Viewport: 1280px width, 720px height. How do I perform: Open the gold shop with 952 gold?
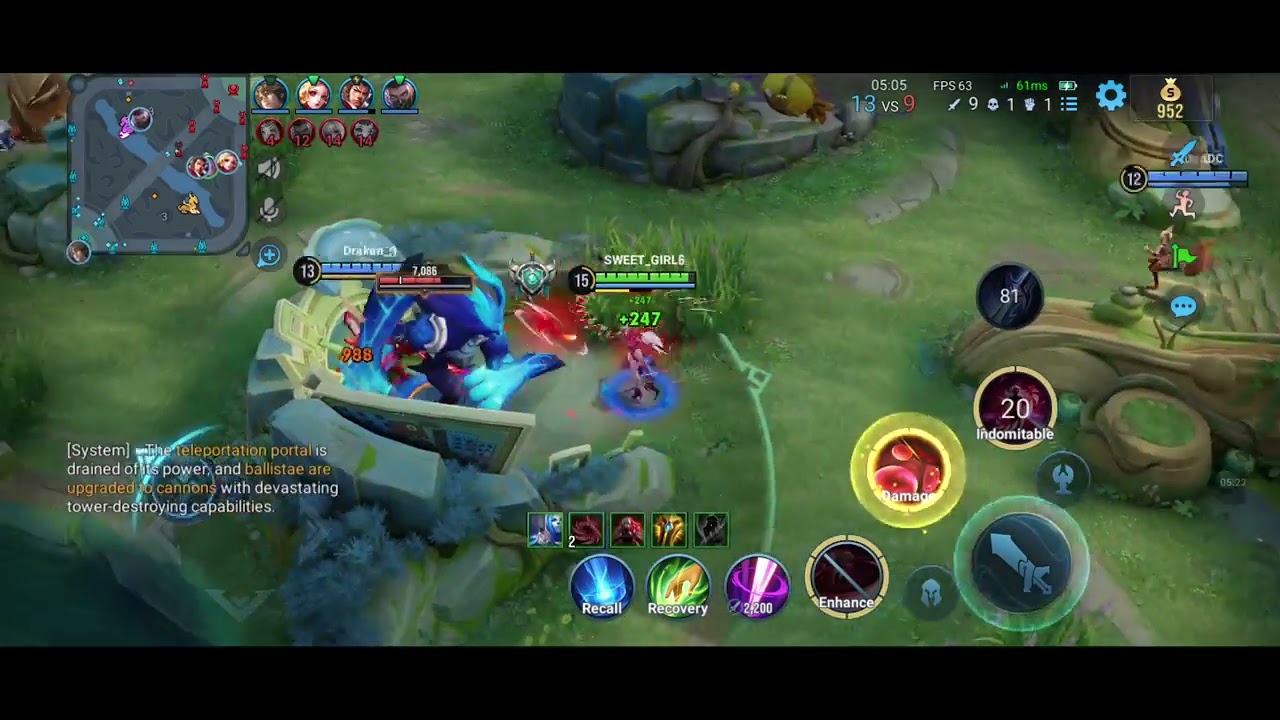pyautogui.click(x=1170, y=100)
